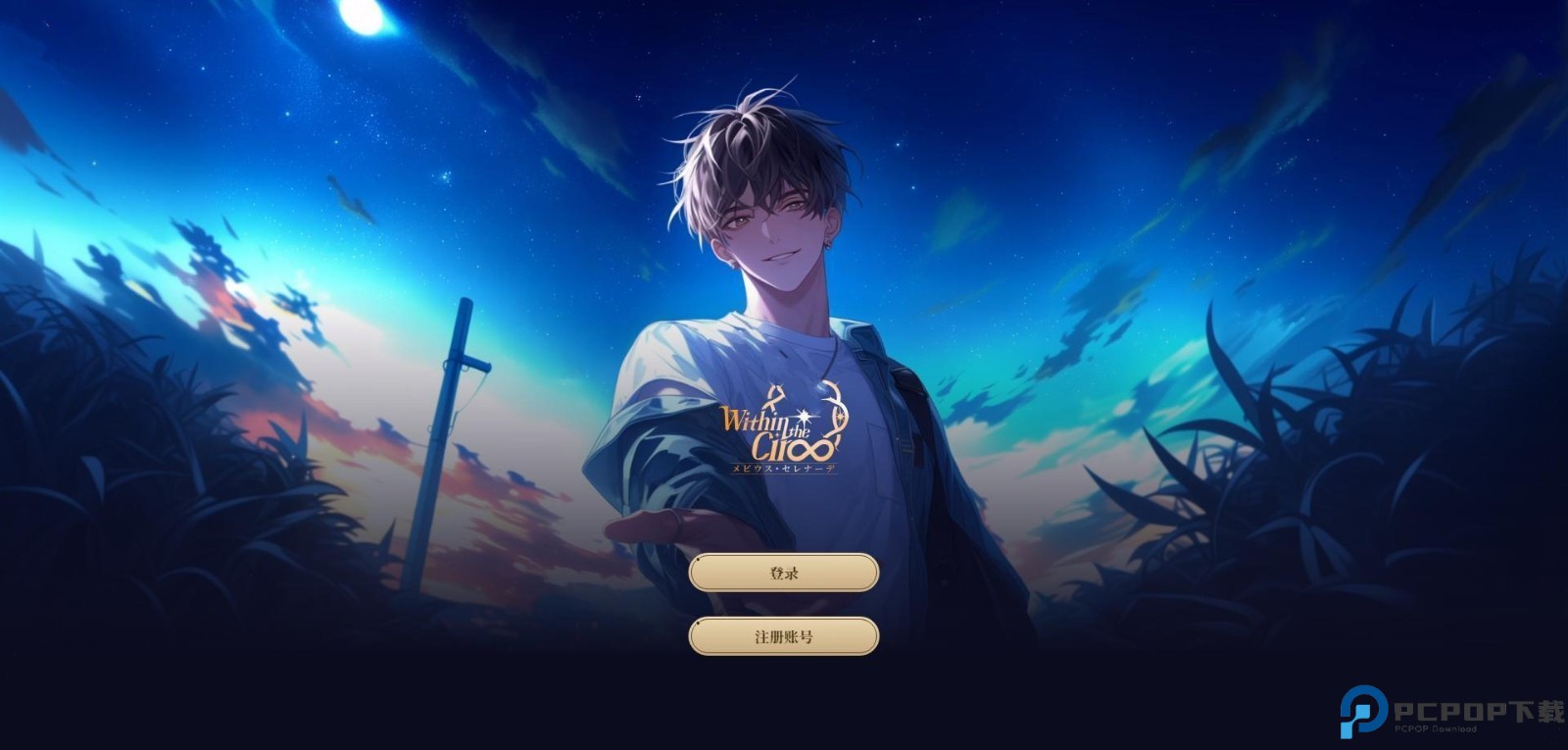This screenshot has width=1568, height=750.
Task: Click the golden sparkle in the logo artwork
Action: point(803,418)
